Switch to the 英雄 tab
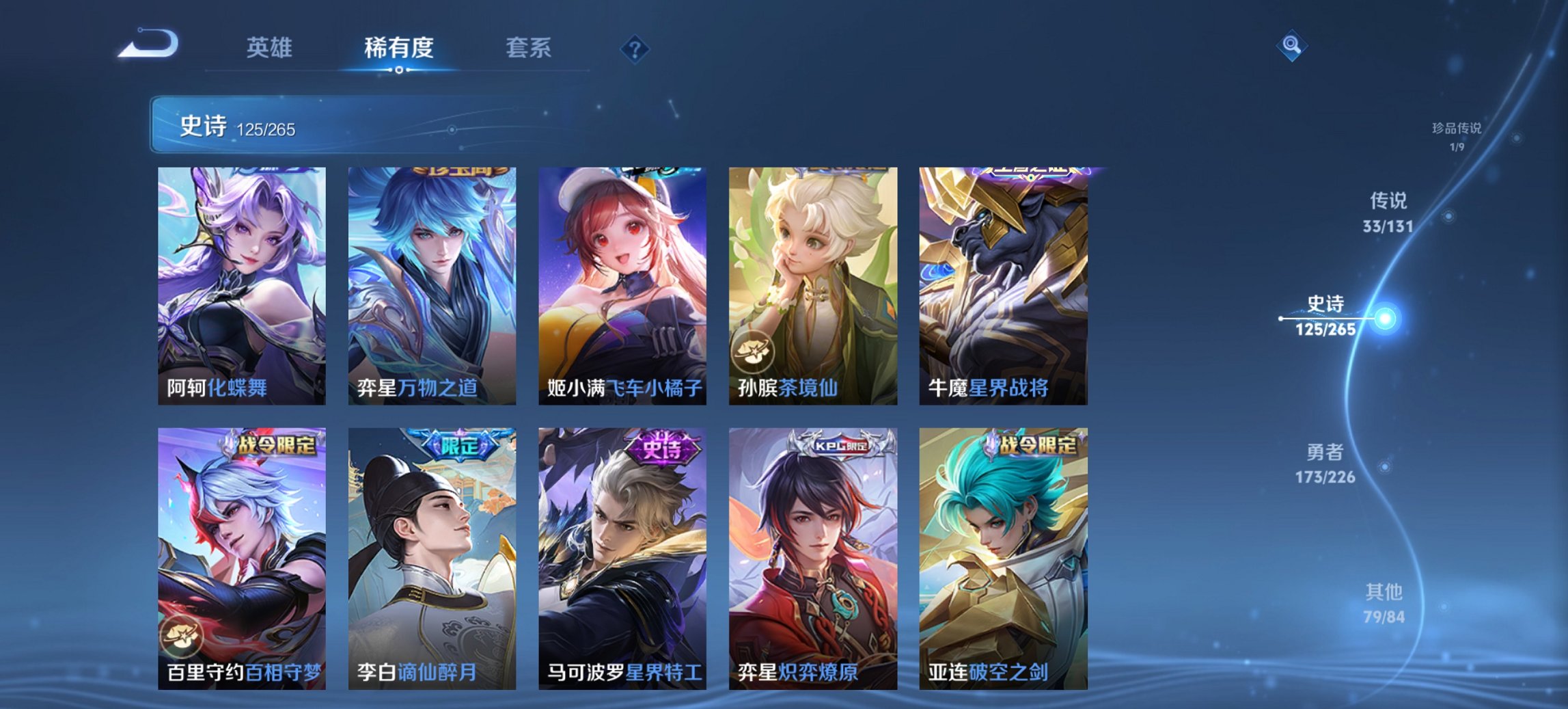 (271, 48)
